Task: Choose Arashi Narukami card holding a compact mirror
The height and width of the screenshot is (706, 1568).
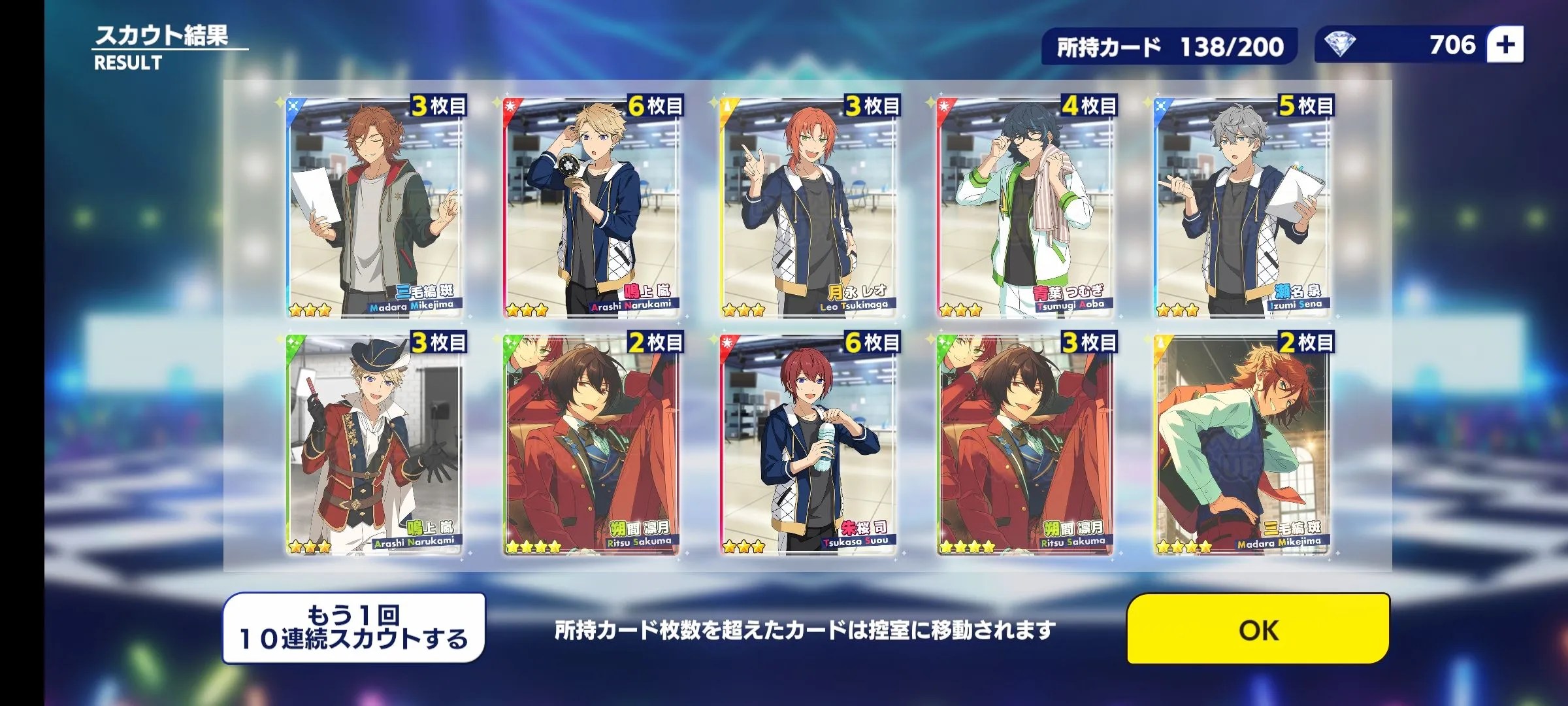Action: tap(592, 208)
